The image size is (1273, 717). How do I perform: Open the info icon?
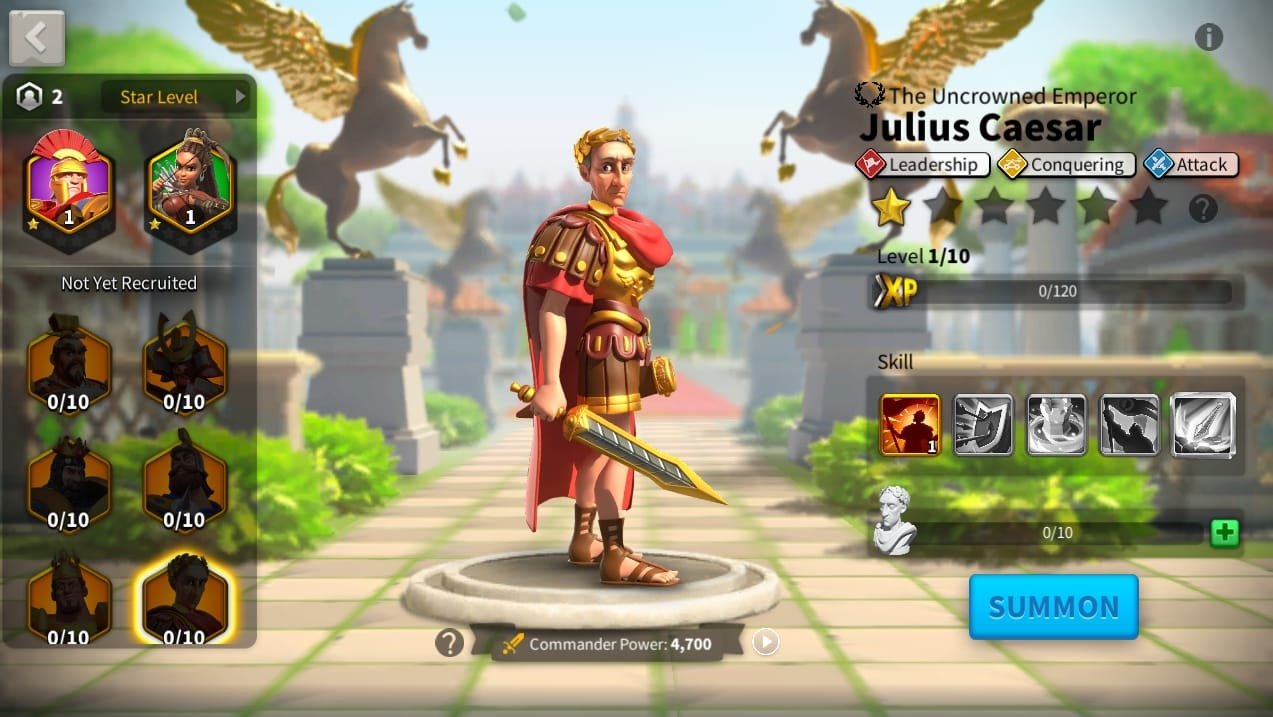1208,37
